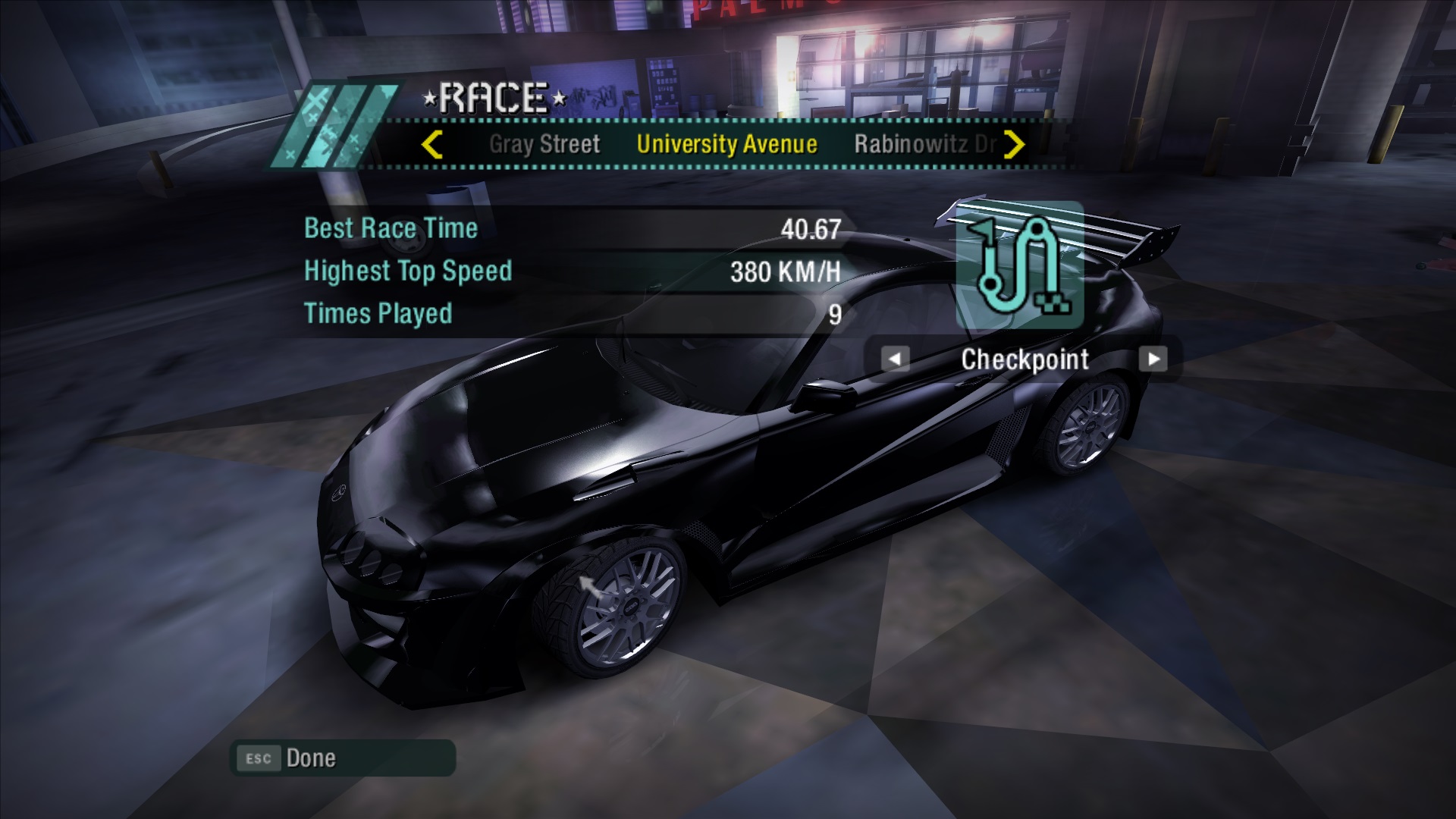
Task: Click the yellow left arrow beside Gray Street
Action: [431, 144]
